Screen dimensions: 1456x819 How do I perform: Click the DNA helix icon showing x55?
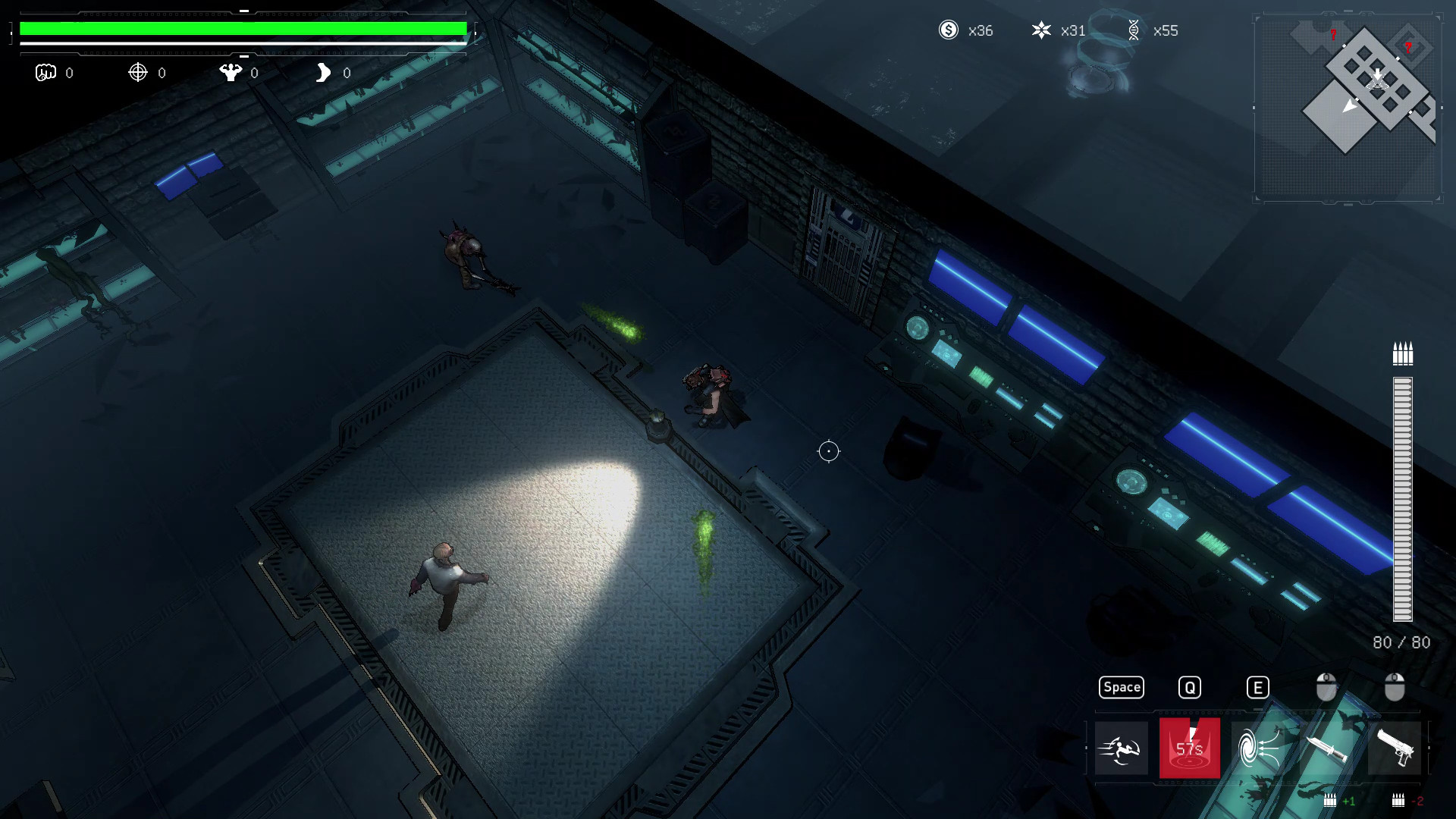tap(1134, 31)
